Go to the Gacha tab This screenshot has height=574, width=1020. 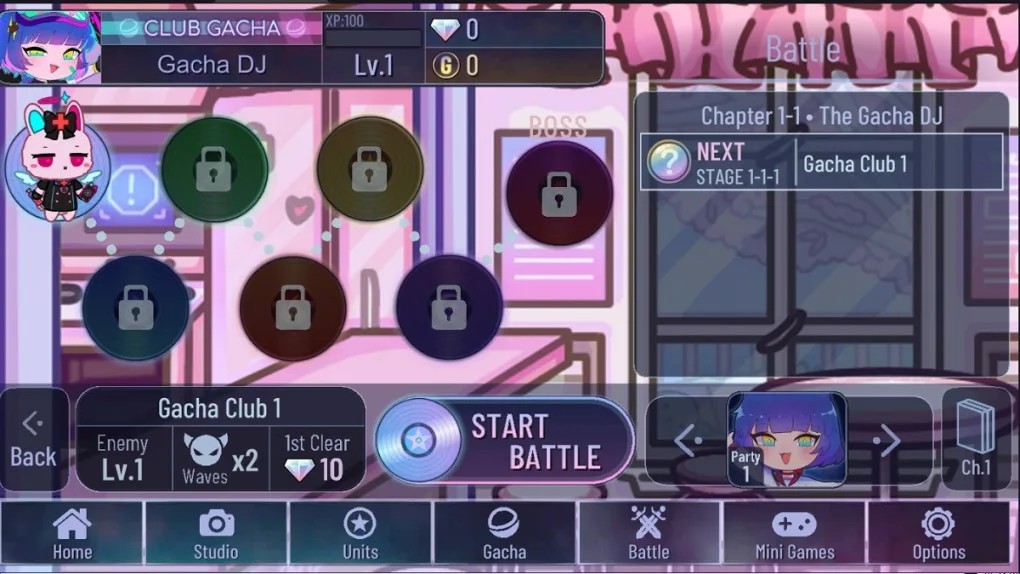tap(504, 533)
